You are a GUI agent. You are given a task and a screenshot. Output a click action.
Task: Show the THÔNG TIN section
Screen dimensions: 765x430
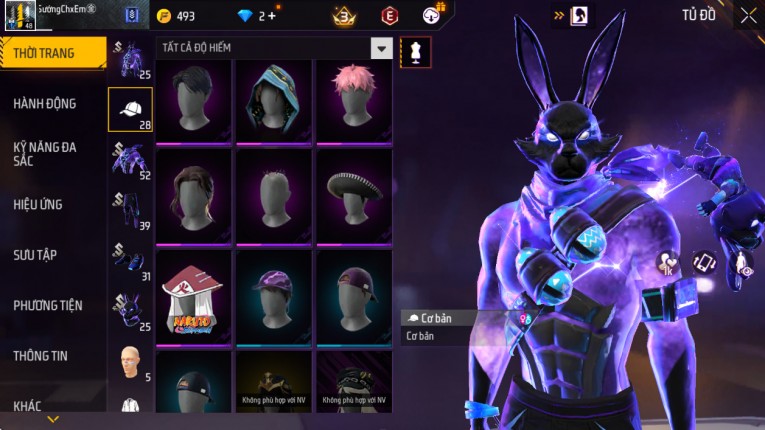pyautogui.click(x=41, y=355)
